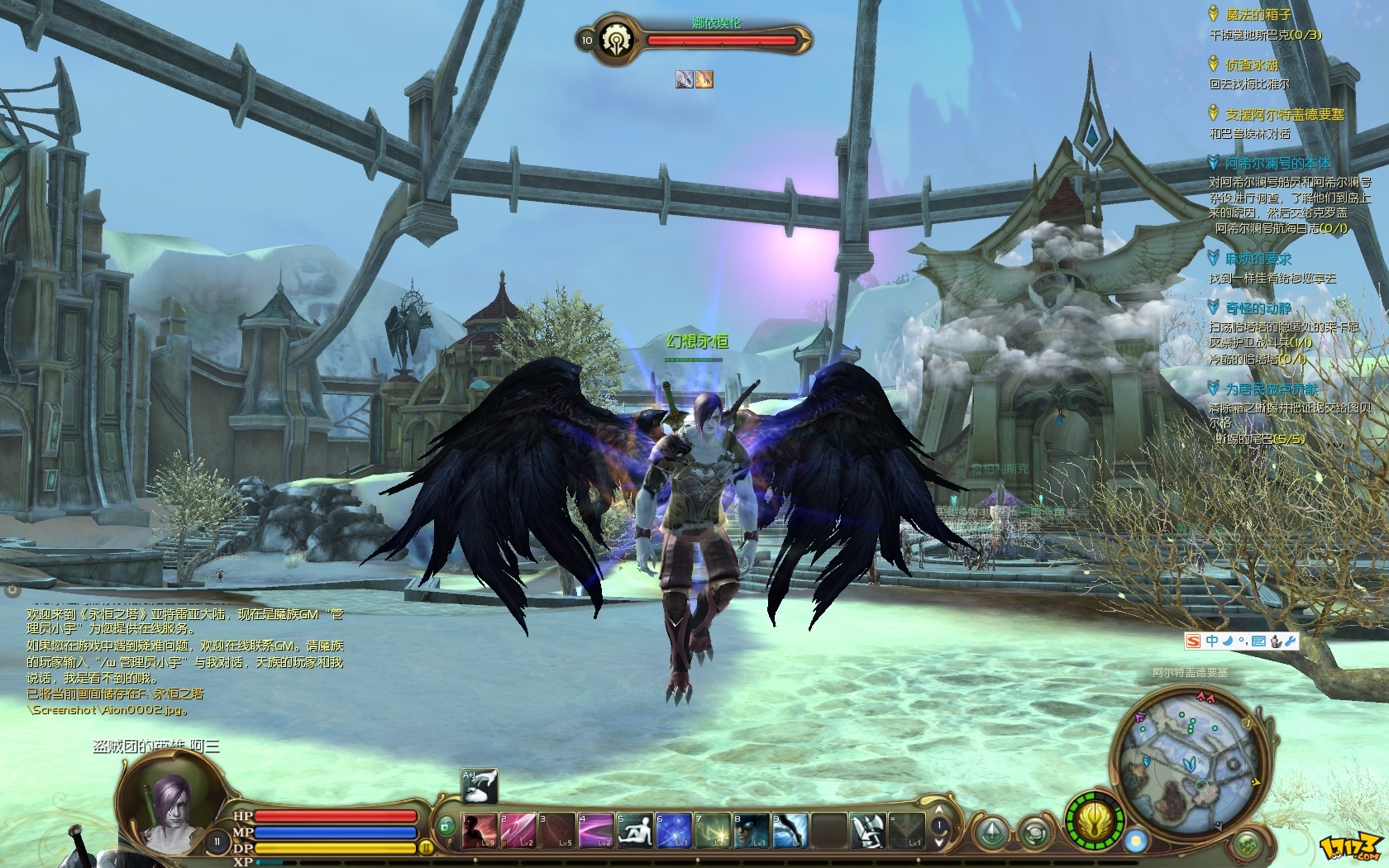1389x868 pixels.
Task: Activate the red skill in slot 1
Action: (x=479, y=830)
